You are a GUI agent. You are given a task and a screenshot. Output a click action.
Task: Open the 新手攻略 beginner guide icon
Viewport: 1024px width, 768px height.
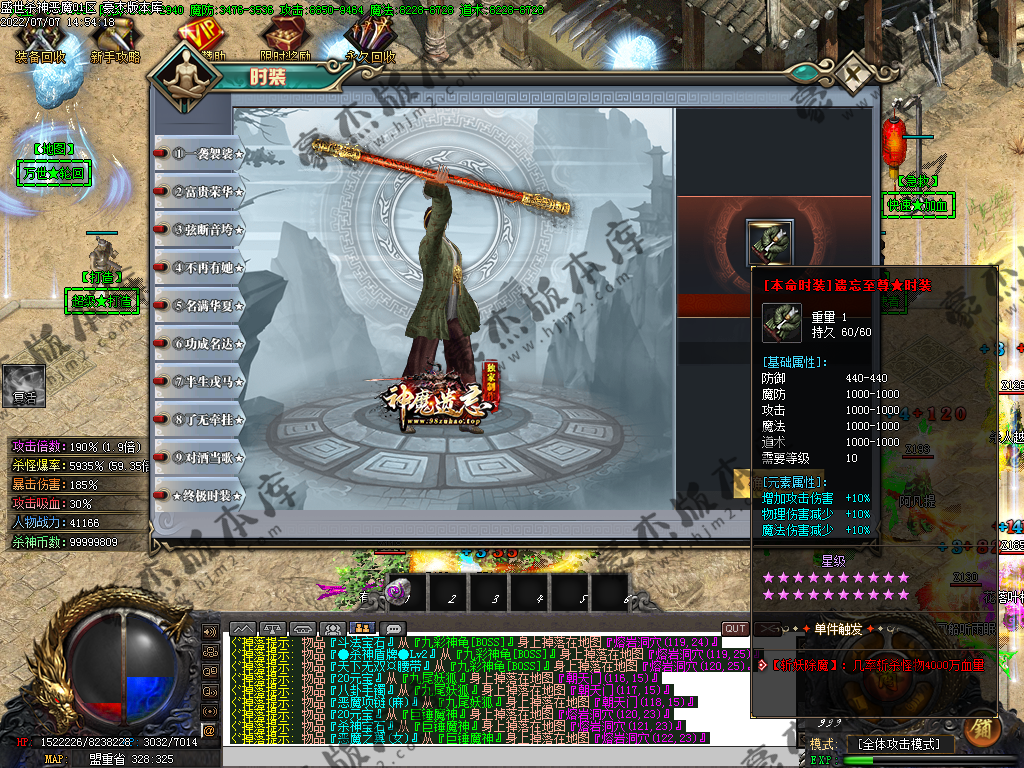tap(115, 42)
